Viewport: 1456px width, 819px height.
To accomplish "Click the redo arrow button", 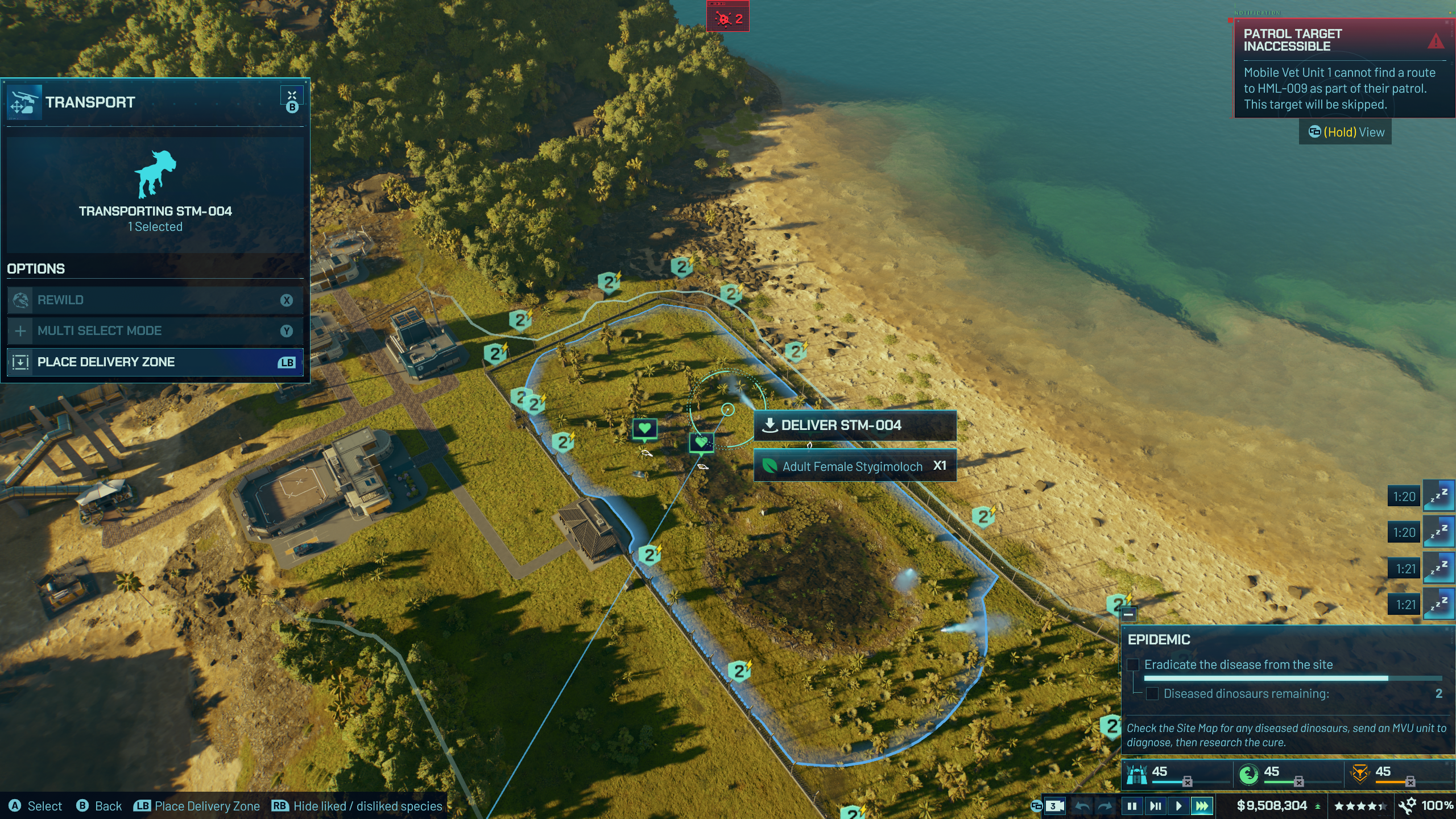I will click(1105, 806).
